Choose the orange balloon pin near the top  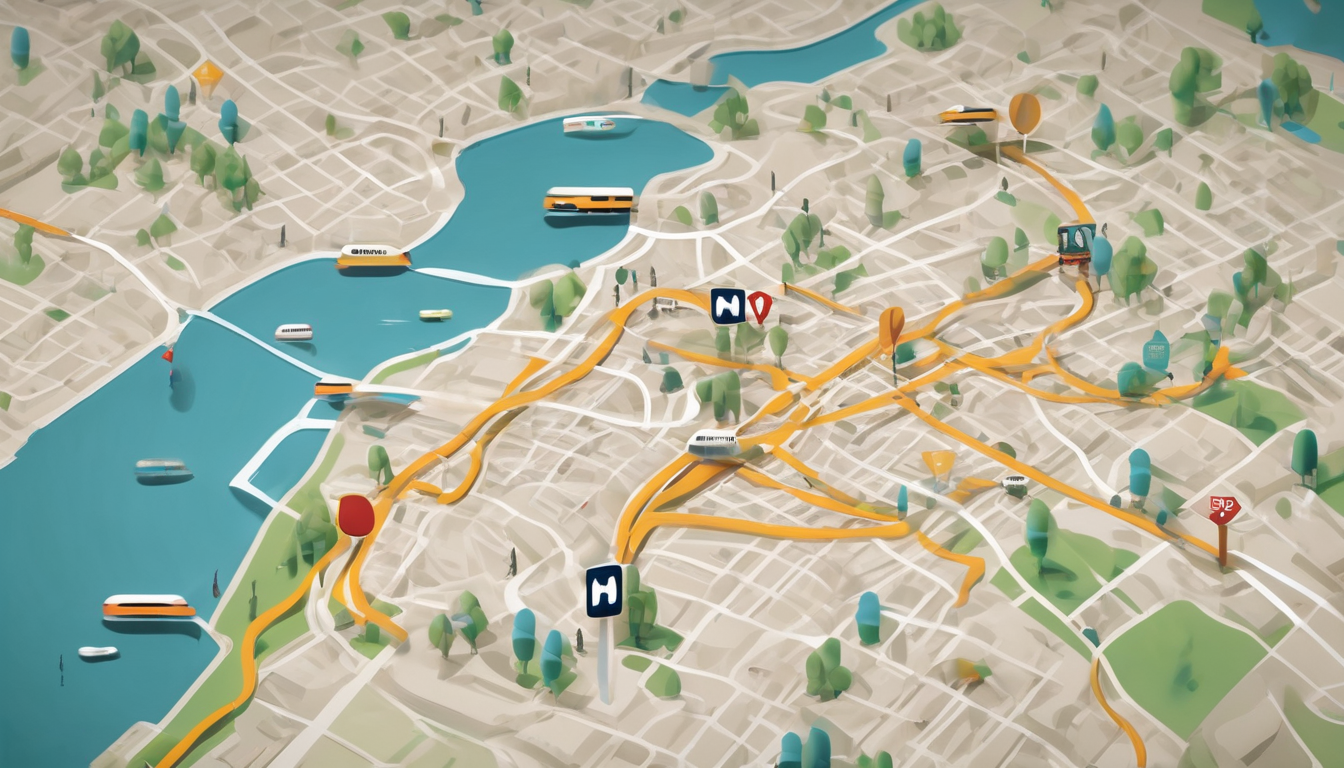tap(1024, 113)
